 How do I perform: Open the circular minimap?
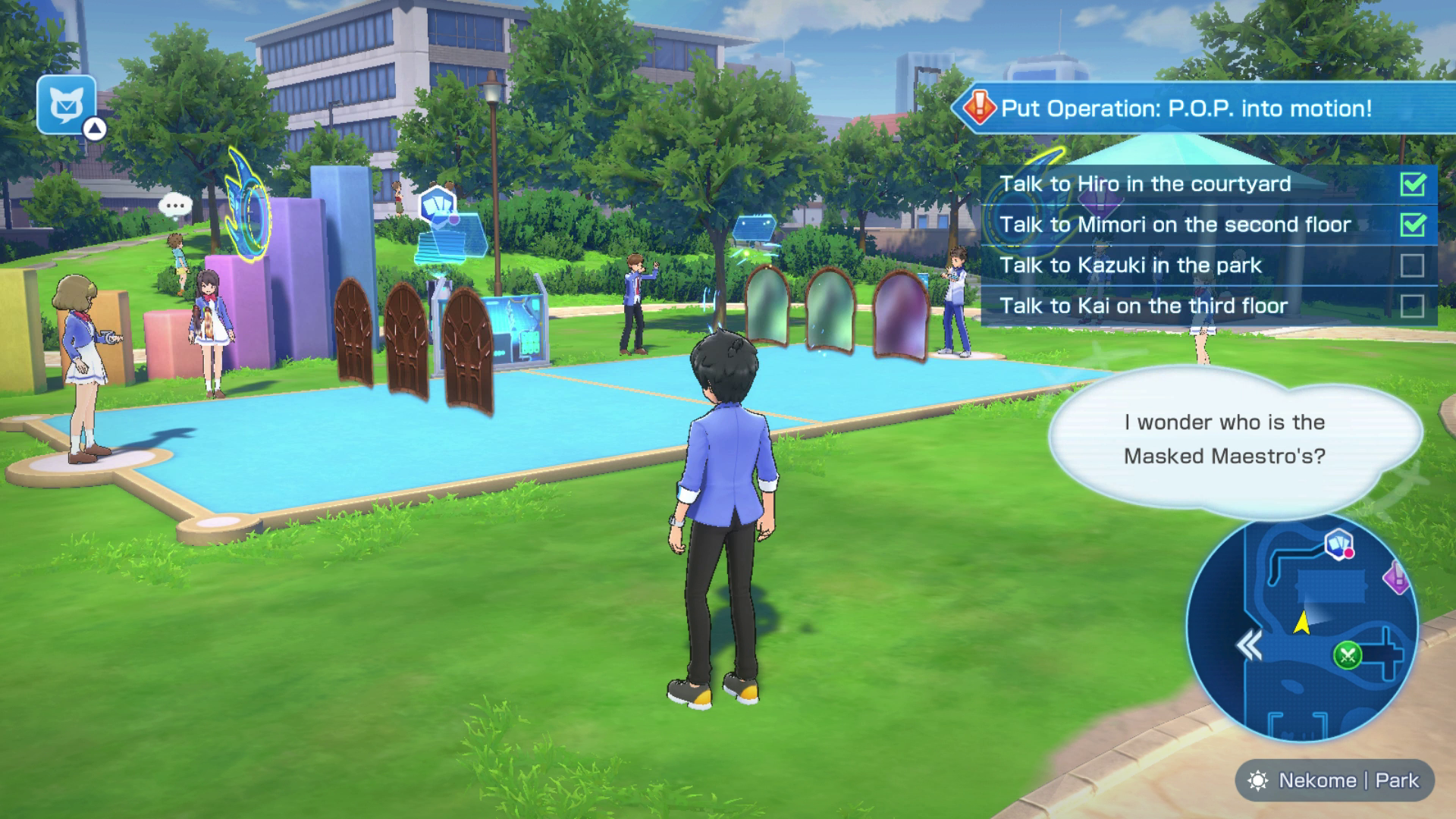coord(1301,629)
